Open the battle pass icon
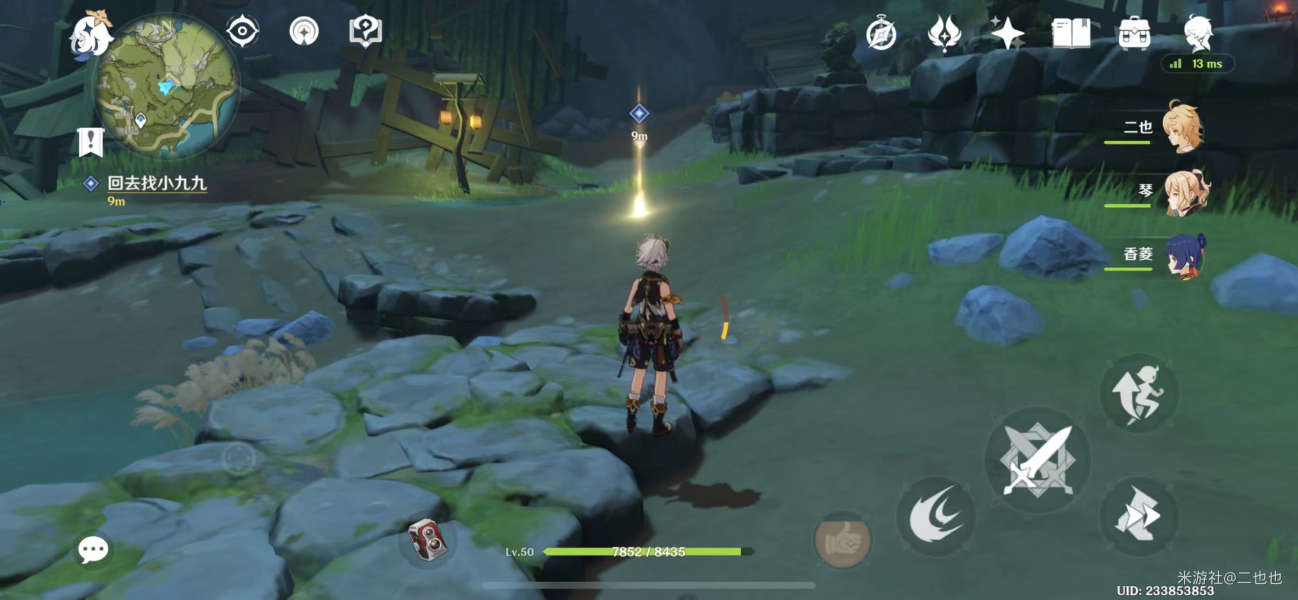This screenshot has width=1298, height=600. pos(944,34)
